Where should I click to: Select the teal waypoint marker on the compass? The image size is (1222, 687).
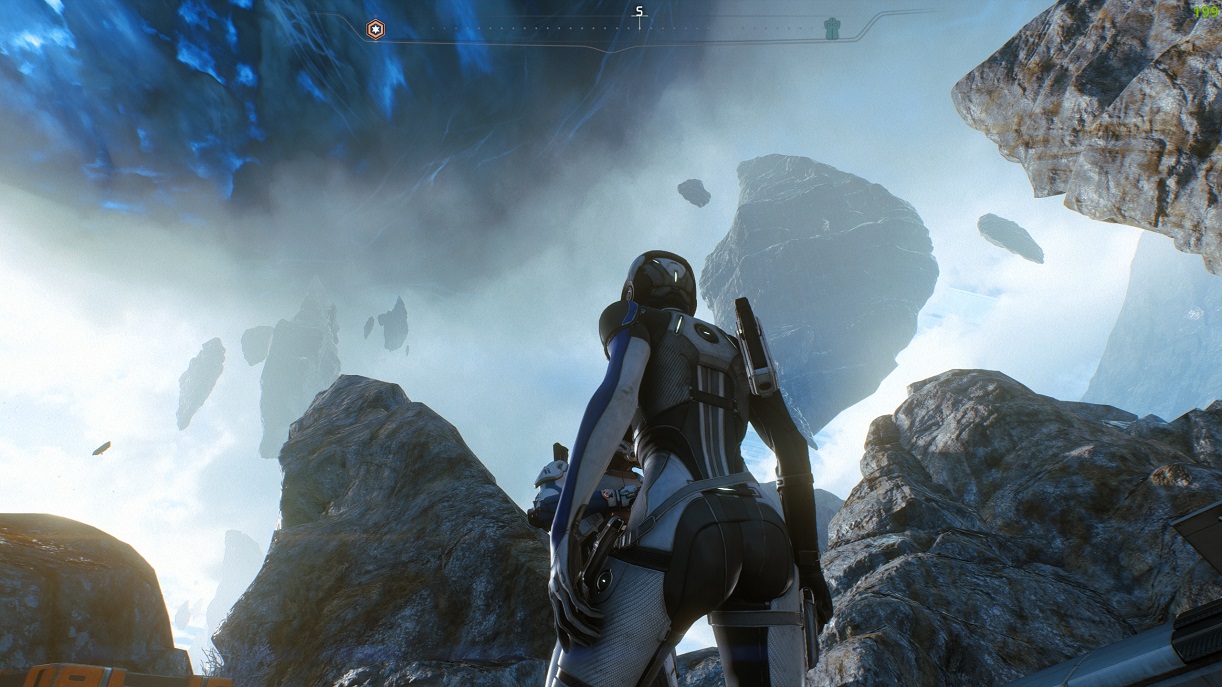click(x=831, y=28)
